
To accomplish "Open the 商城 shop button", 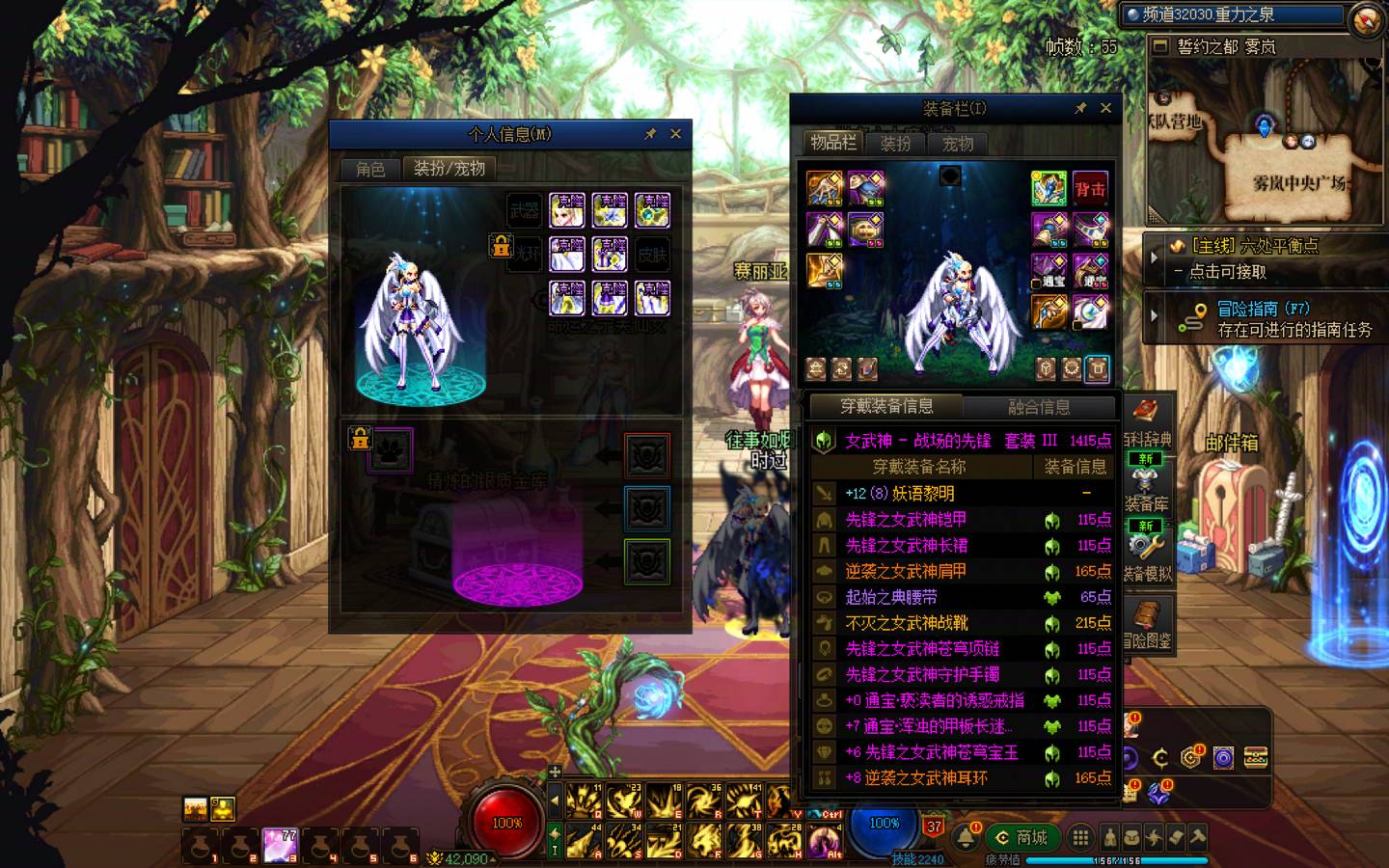I will [x=1022, y=837].
